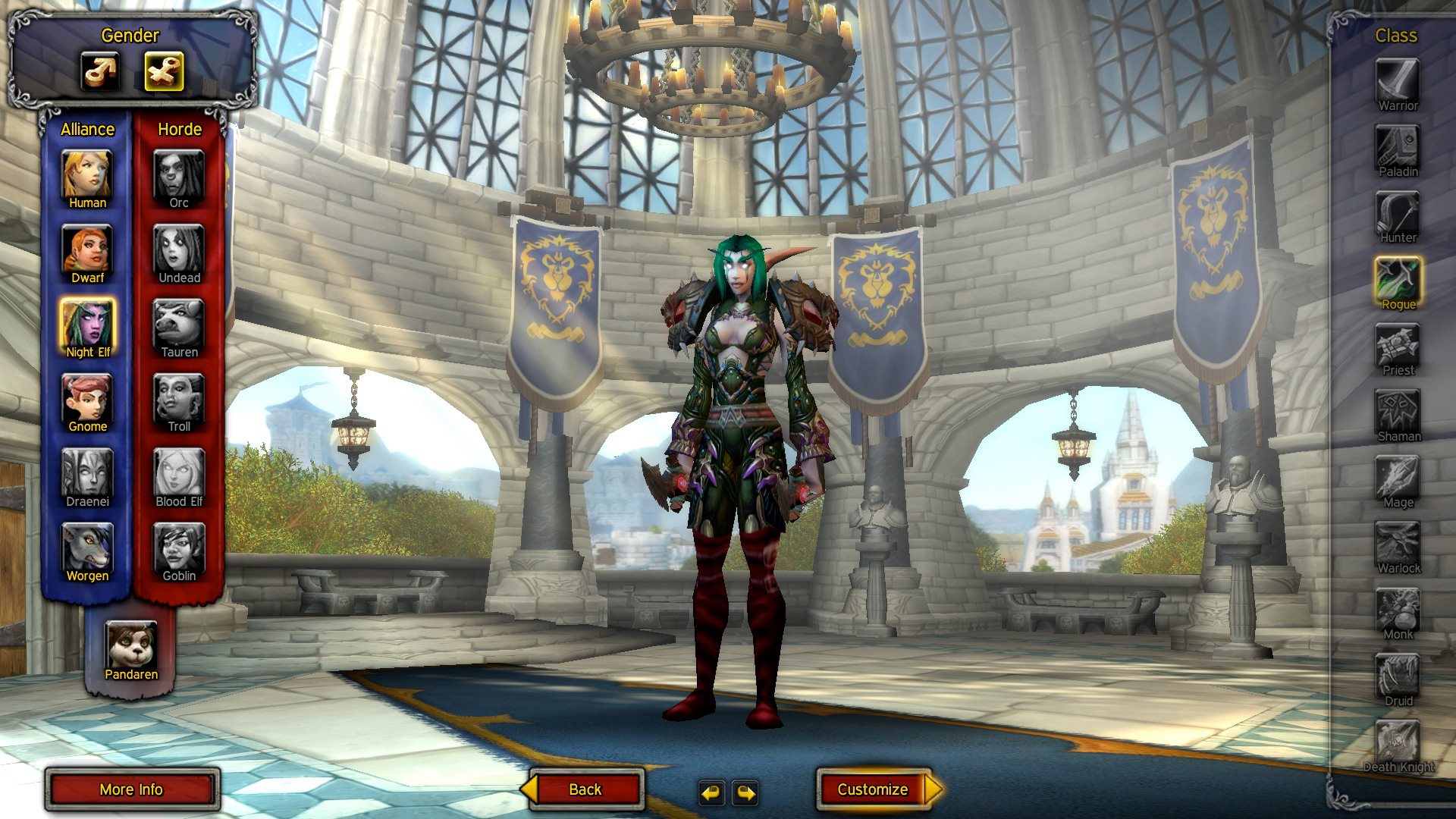The width and height of the screenshot is (1456, 819).
Task: Select the Hunter class icon
Action: (x=1398, y=212)
